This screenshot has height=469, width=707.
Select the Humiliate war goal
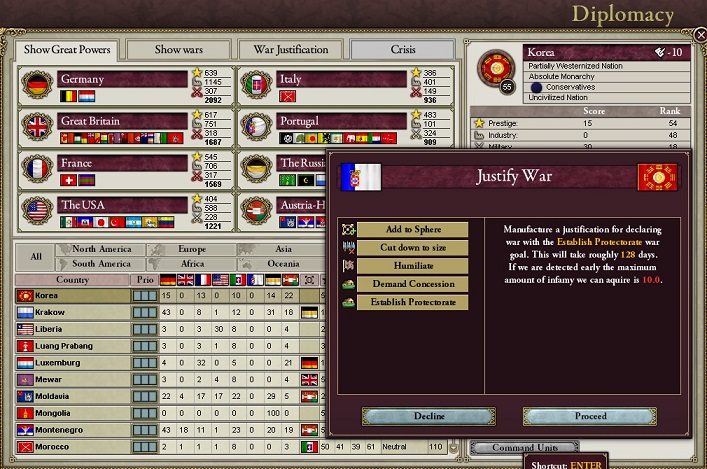coord(412,266)
